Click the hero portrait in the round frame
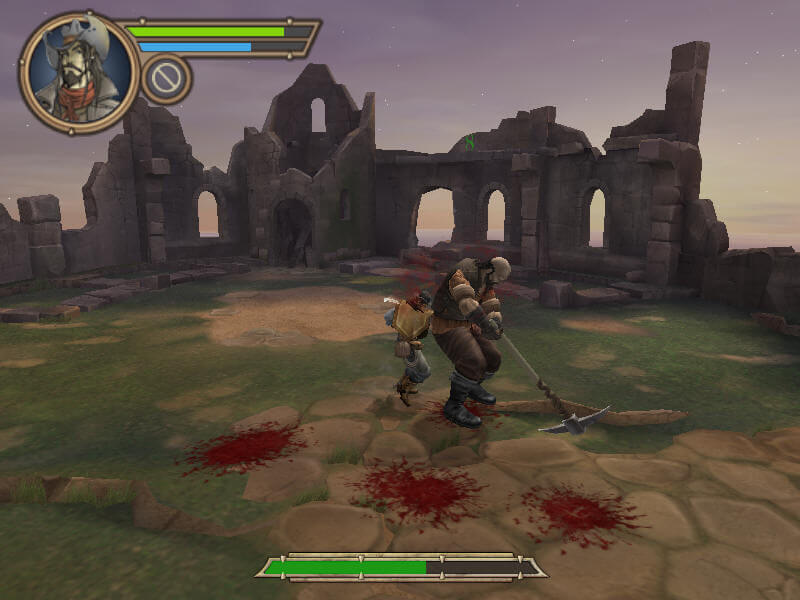800x600 pixels. [79, 72]
